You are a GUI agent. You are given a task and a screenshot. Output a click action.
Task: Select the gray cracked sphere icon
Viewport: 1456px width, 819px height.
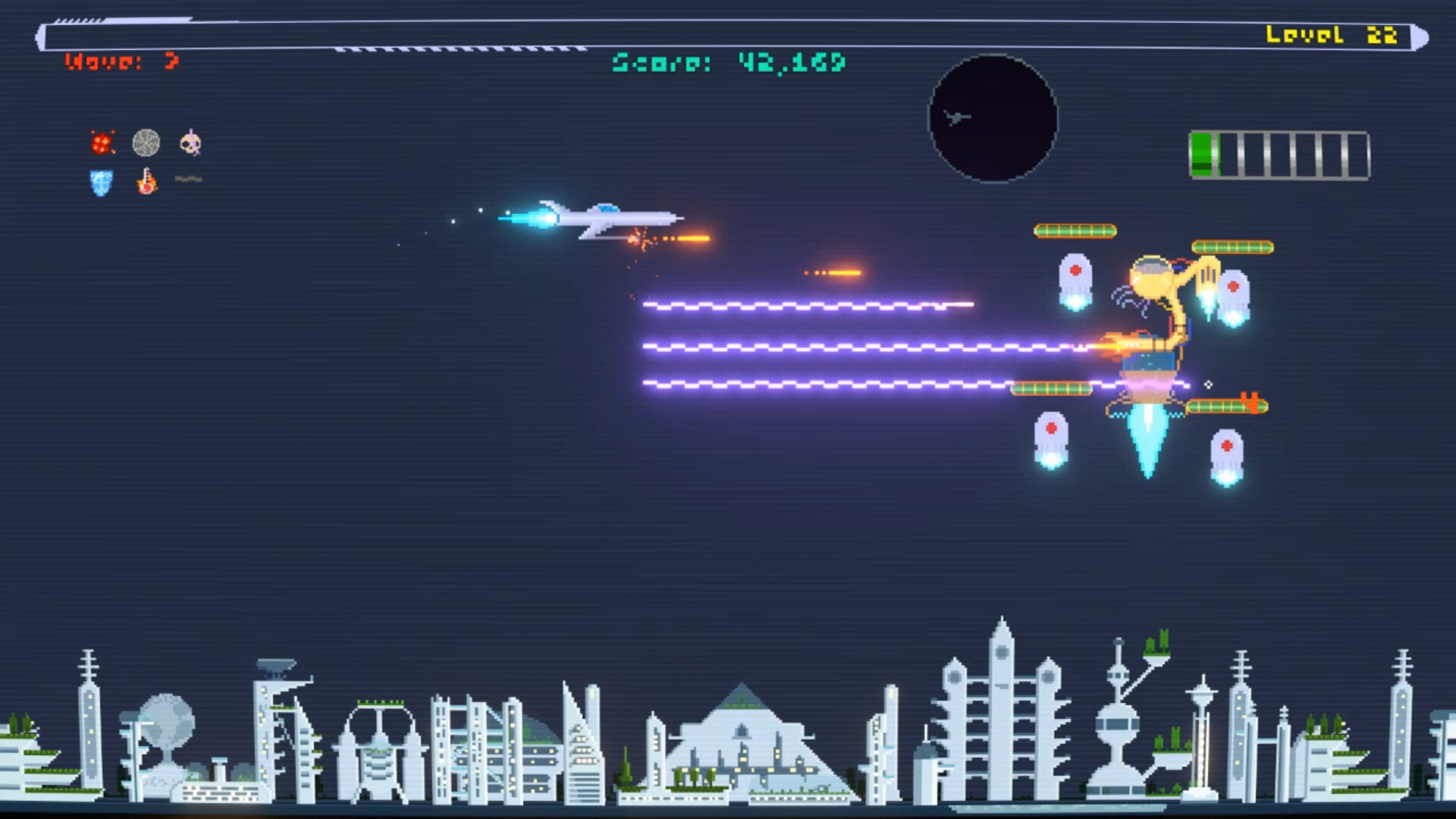click(x=146, y=143)
